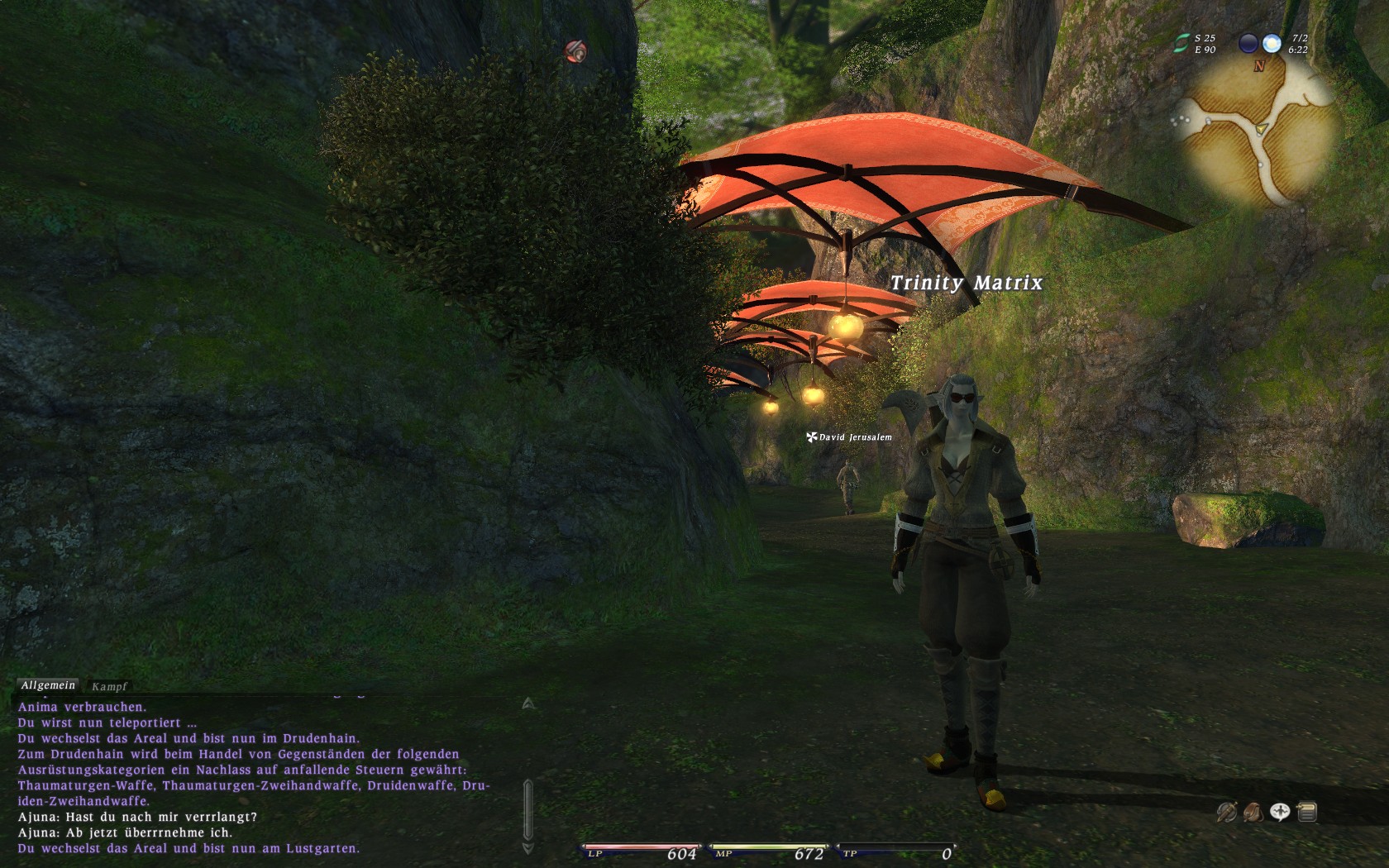Click the chat log scroll-up arrow
1389x868 pixels.
(528, 703)
